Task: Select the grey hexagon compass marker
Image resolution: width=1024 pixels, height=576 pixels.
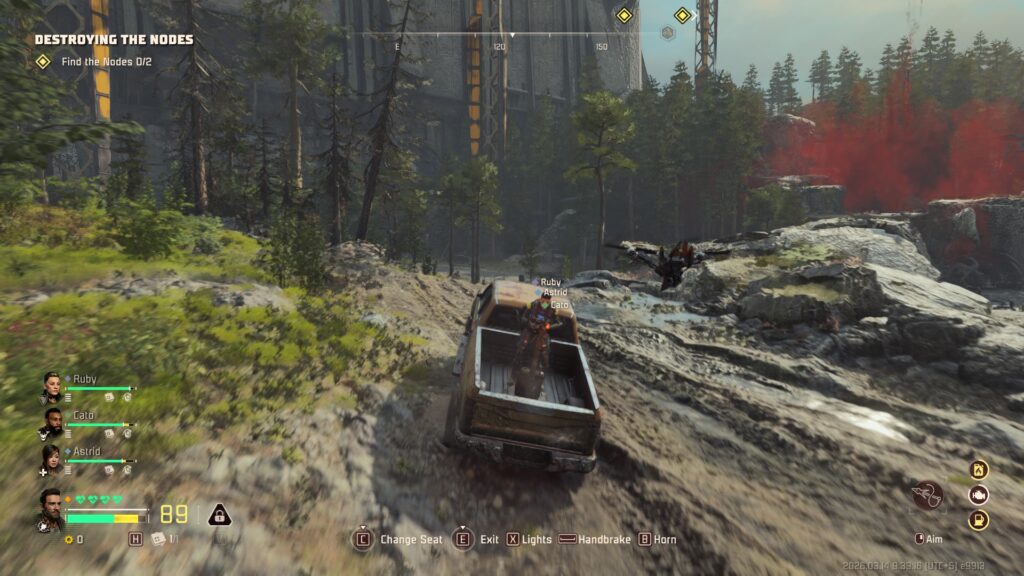Action: click(x=668, y=33)
